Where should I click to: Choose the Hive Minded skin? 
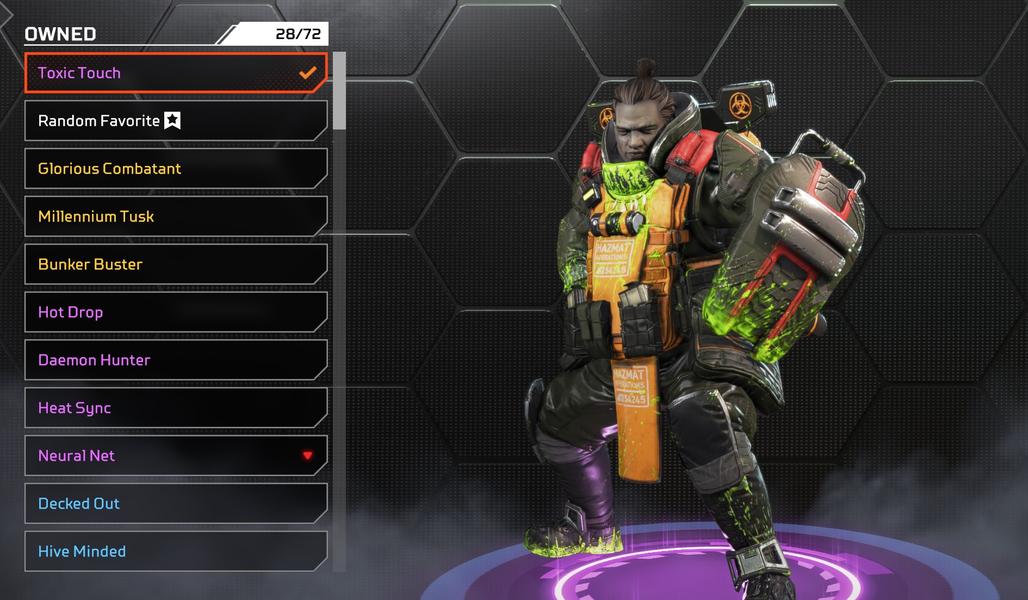click(175, 551)
